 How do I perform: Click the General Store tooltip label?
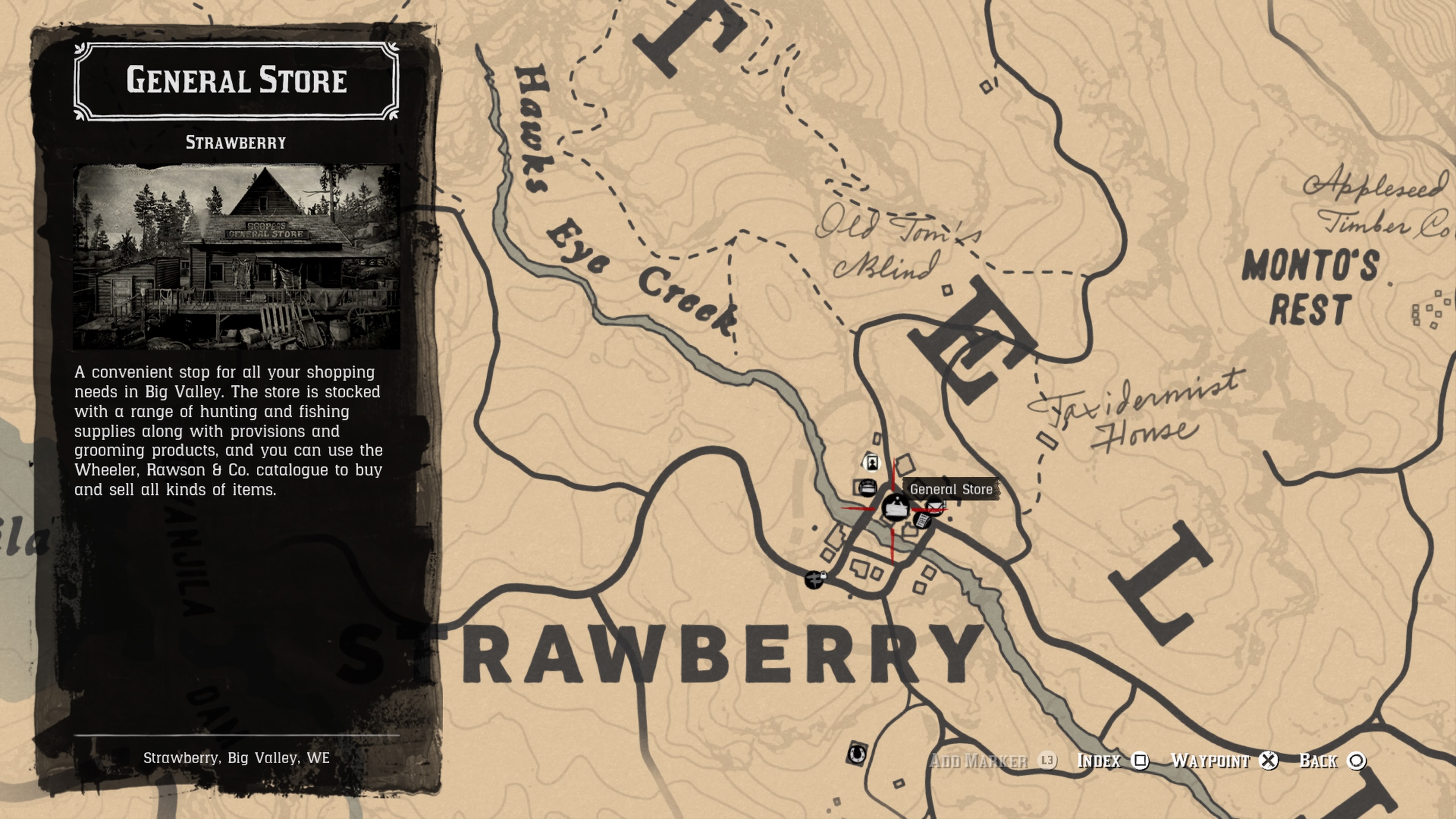[x=951, y=489]
